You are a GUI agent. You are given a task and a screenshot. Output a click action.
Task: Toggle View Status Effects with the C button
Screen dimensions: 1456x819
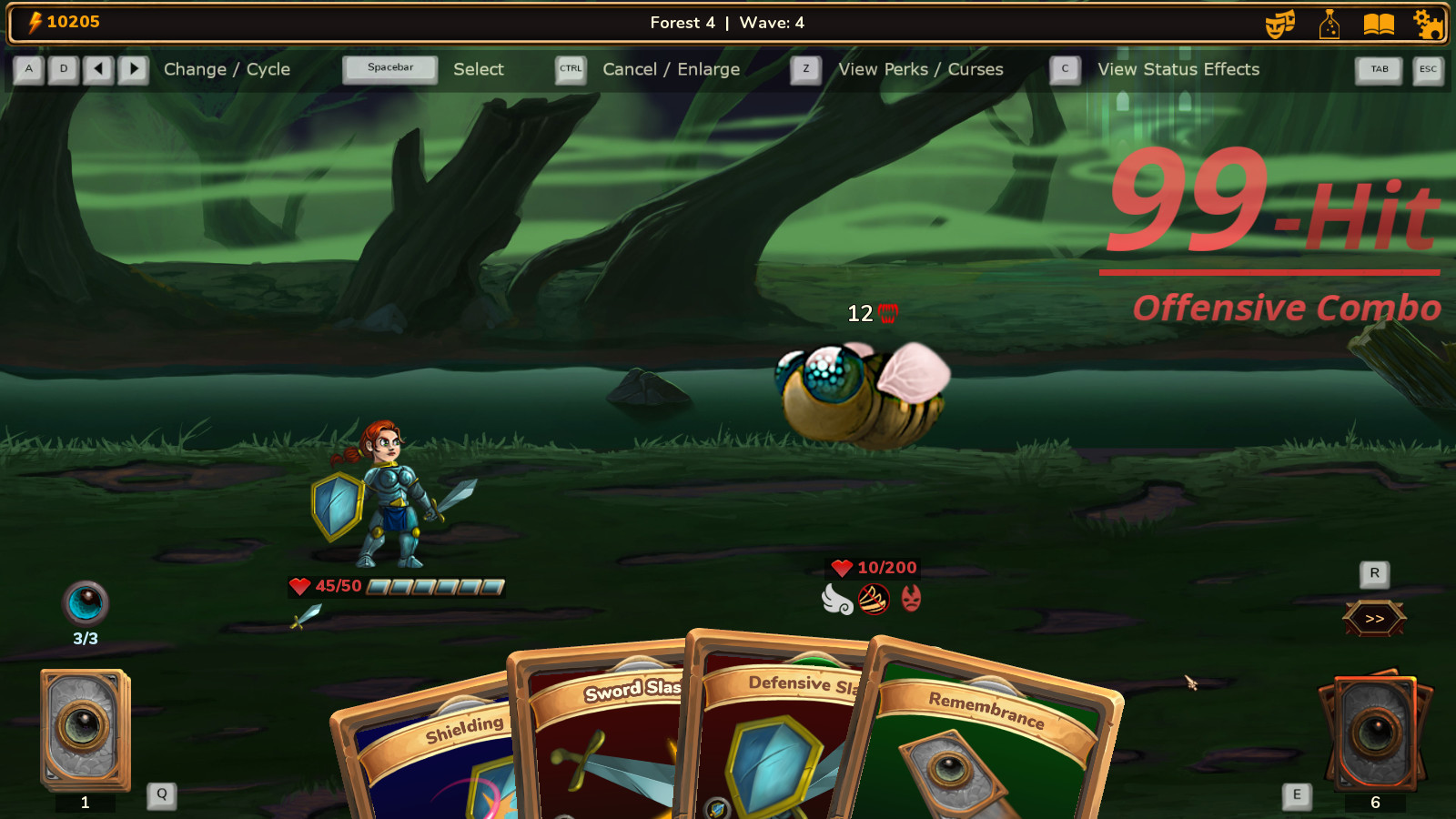click(1064, 69)
